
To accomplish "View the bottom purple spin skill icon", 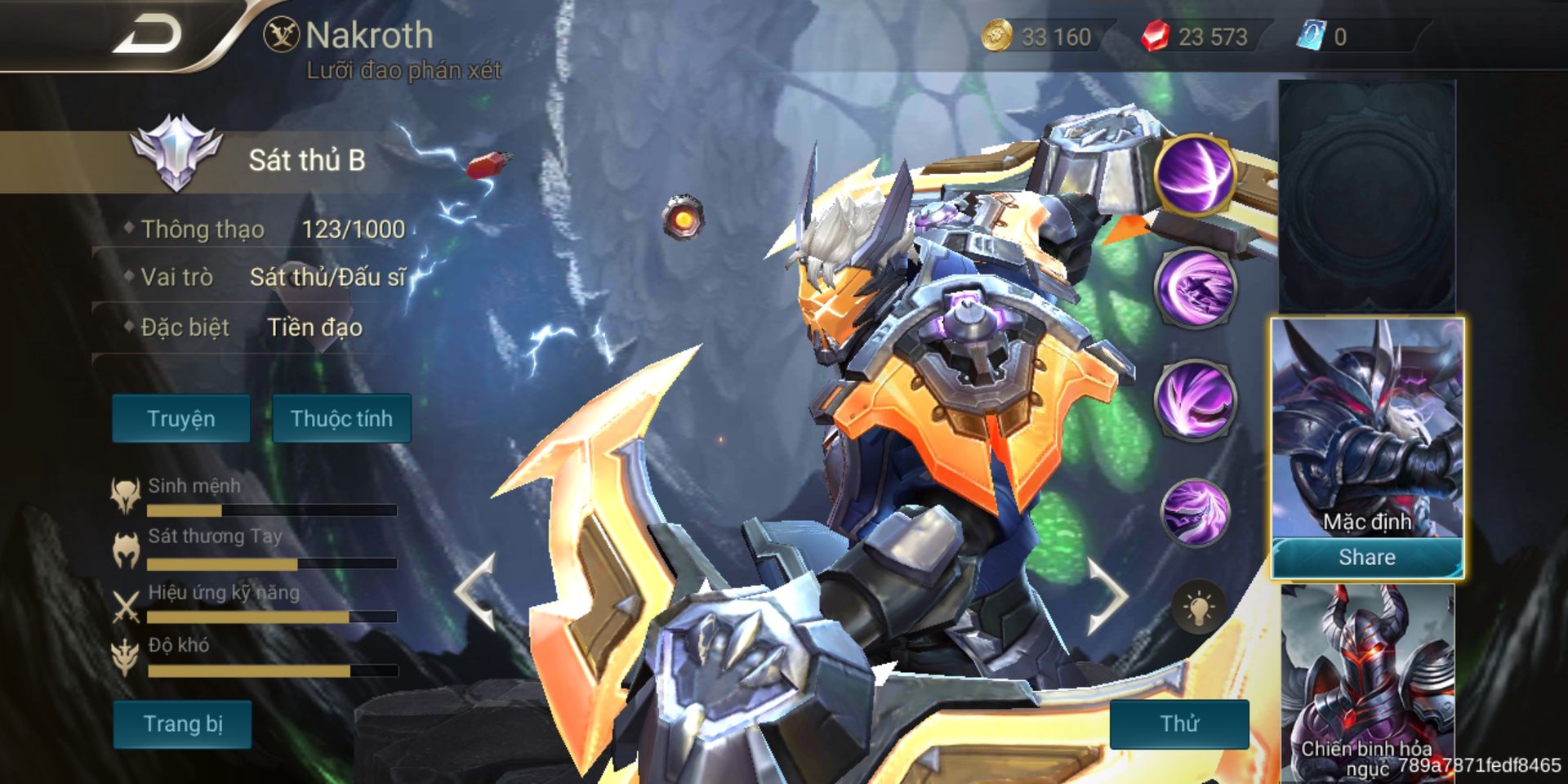I will [x=1195, y=512].
